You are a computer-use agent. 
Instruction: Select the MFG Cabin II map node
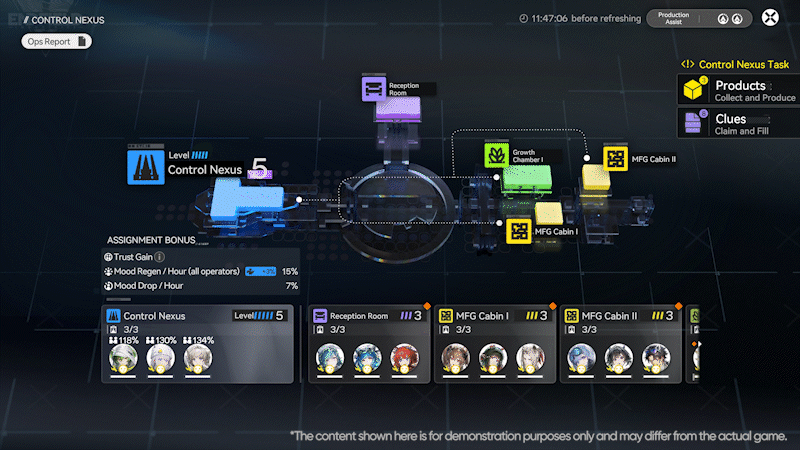point(615,158)
